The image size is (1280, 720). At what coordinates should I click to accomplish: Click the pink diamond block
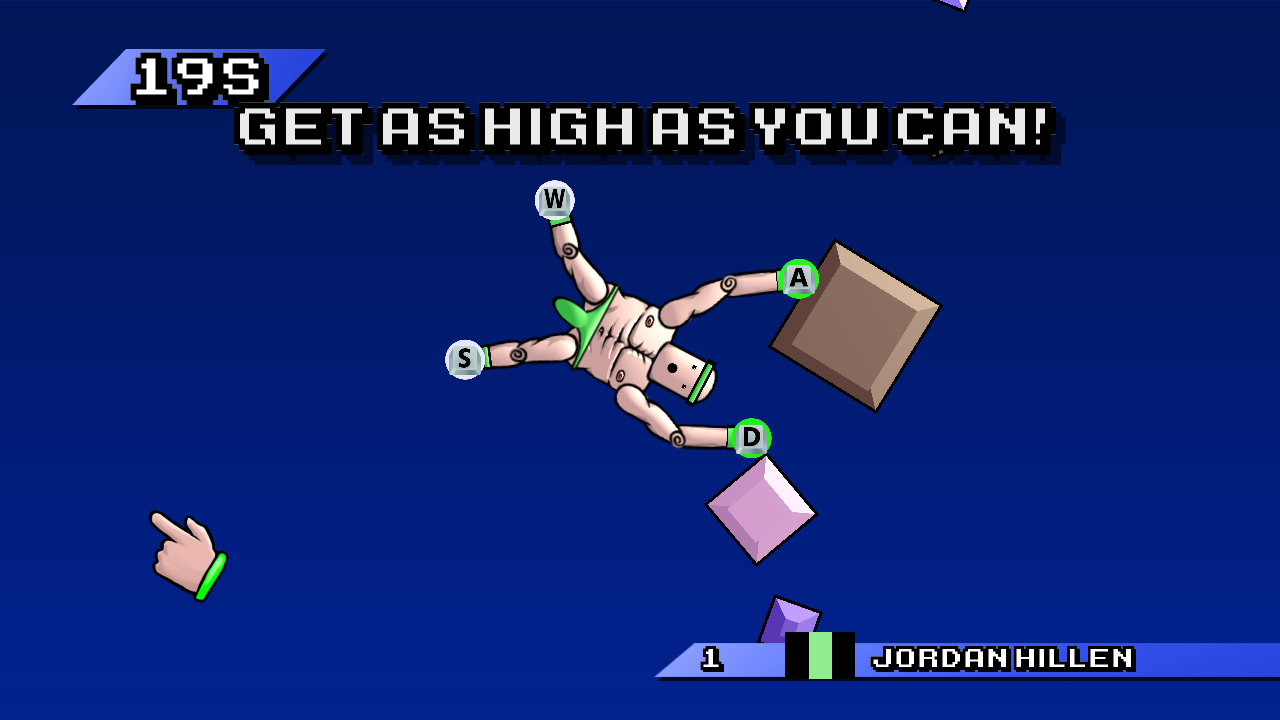click(x=762, y=512)
